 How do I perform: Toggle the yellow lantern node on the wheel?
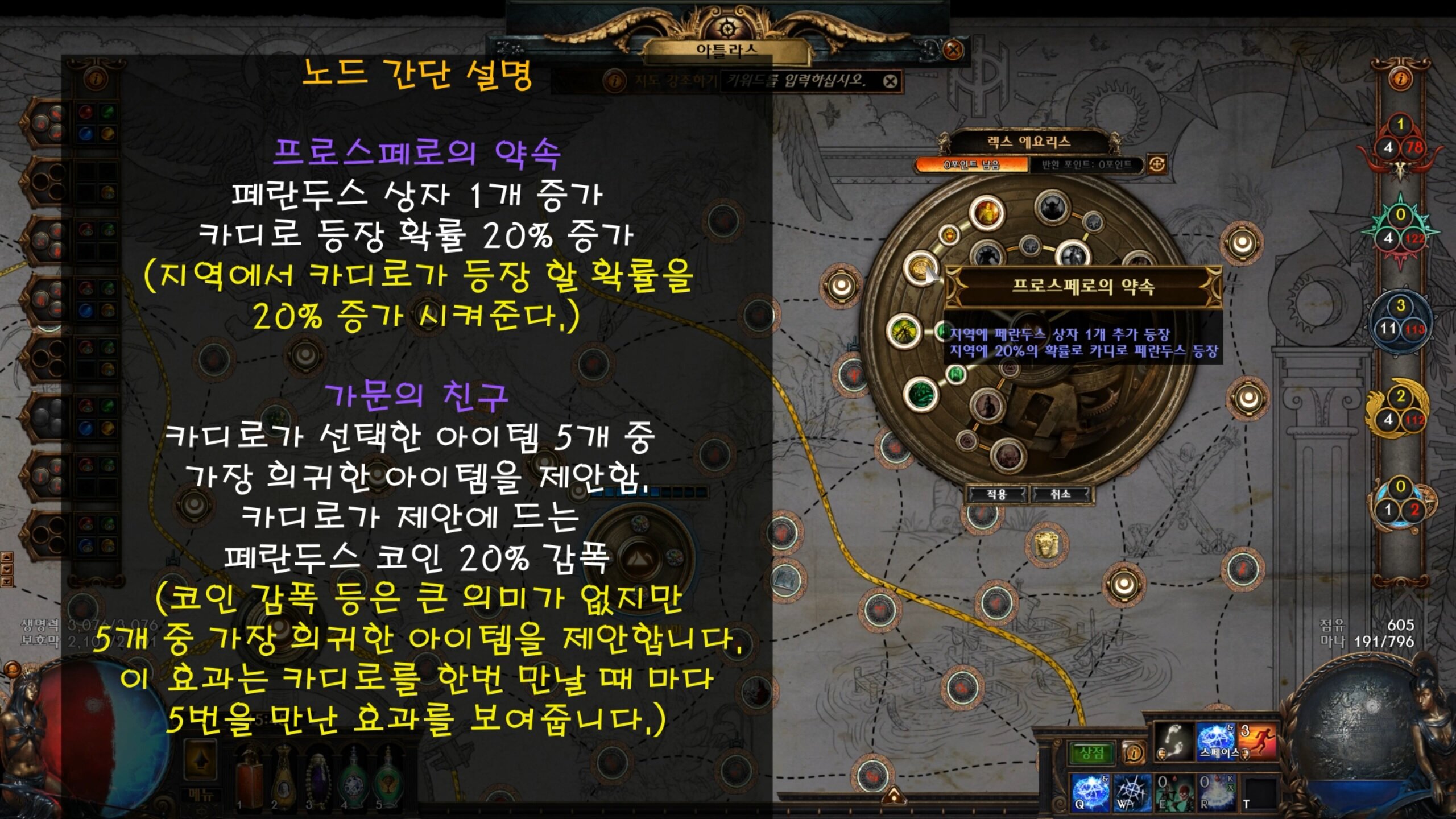pos(949,236)
